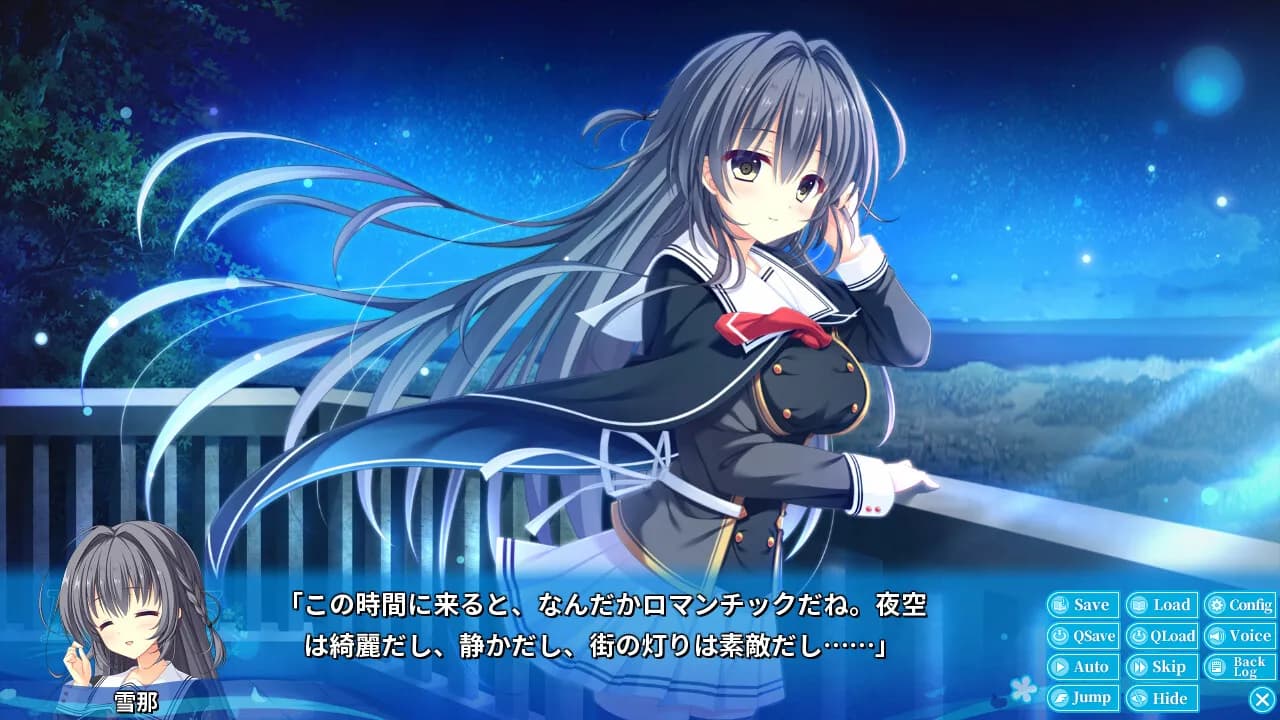Open settings via the Config gear icon
The height and width of the screenshot is (720, 1280).
click(x=1215, y=605)
